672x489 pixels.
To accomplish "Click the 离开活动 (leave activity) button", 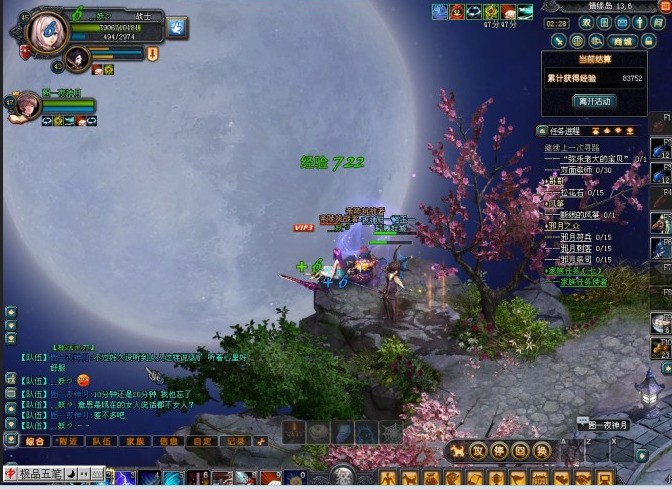I will point(594,101).
